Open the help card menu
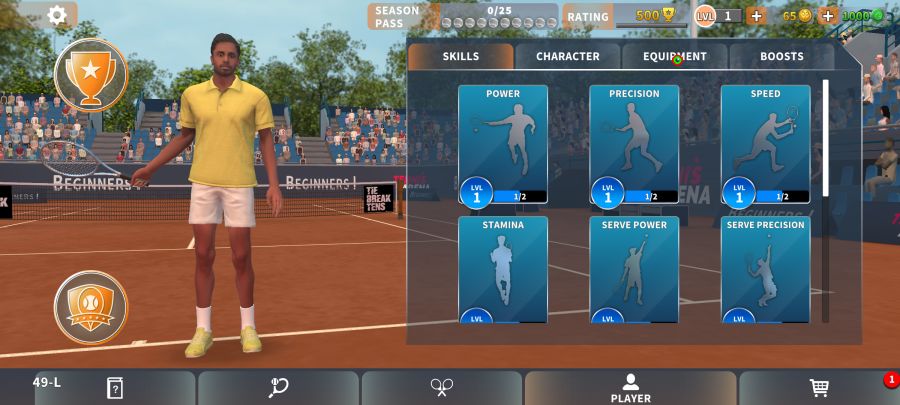 click(115, 388)
